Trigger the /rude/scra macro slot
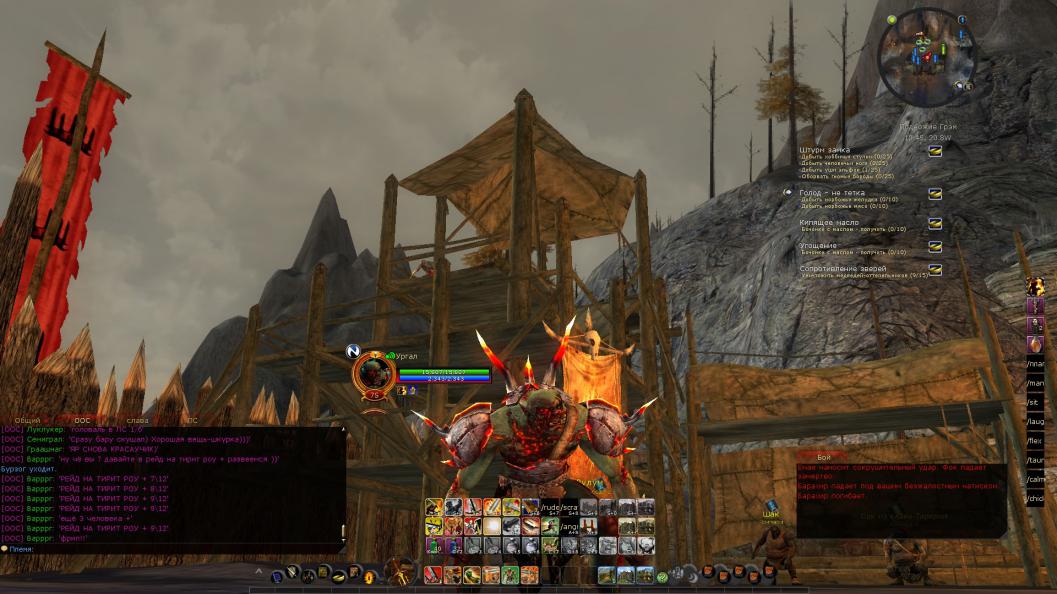 559,507
